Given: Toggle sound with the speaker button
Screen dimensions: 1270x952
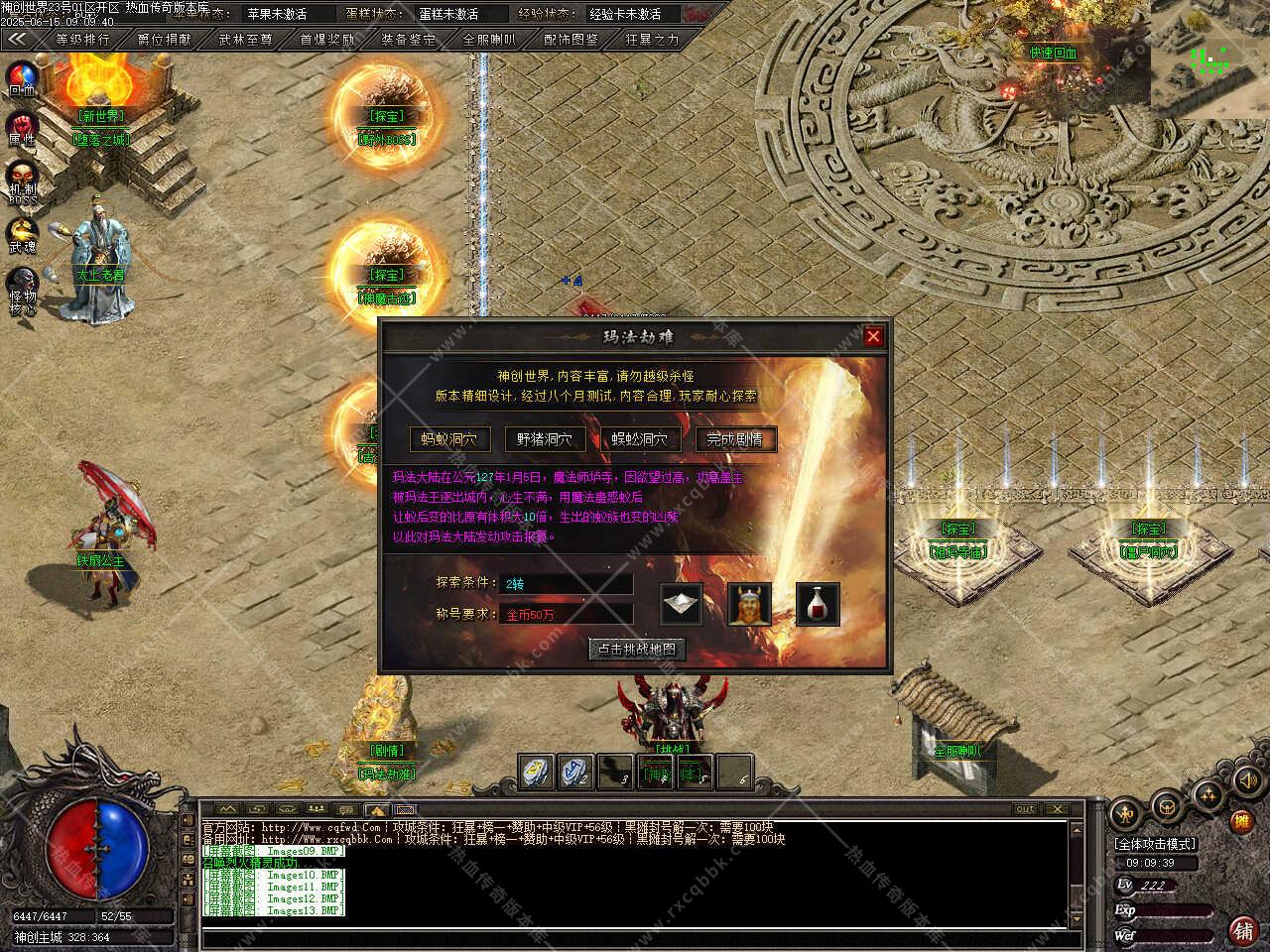Looking at the screenshot, I should 1246,782.
